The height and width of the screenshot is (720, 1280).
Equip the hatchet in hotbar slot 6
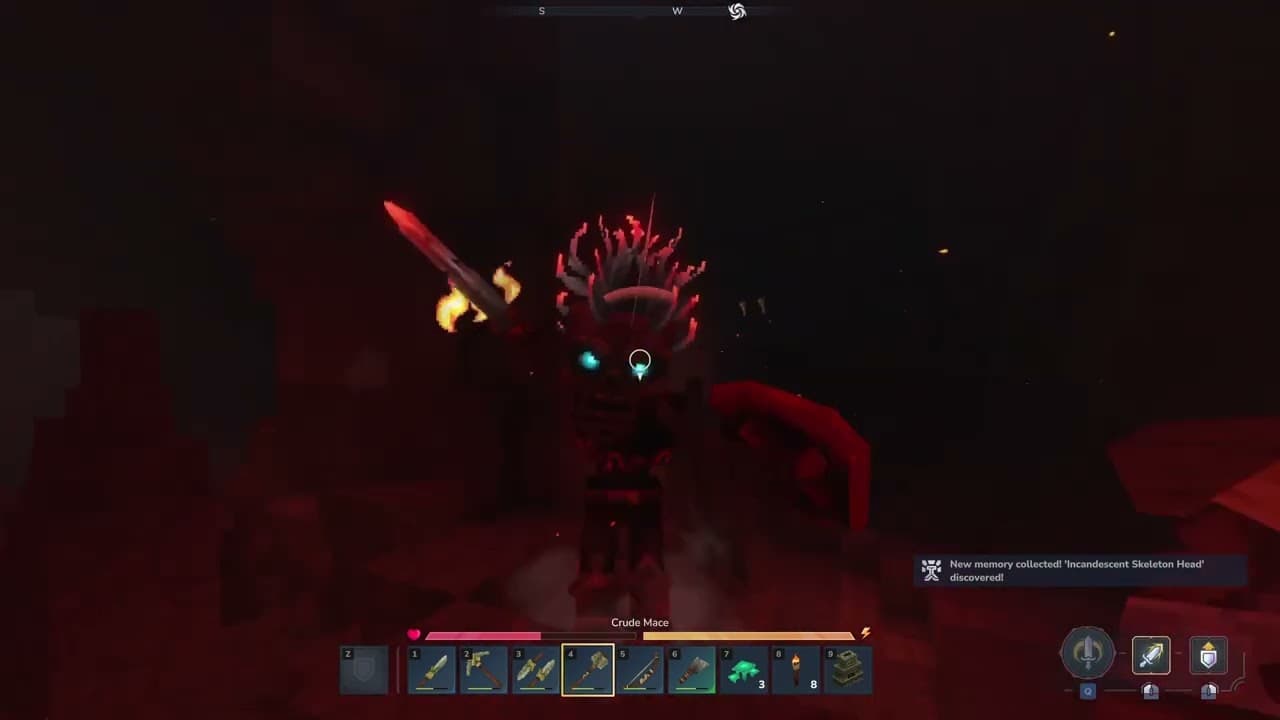click(692, 670)
